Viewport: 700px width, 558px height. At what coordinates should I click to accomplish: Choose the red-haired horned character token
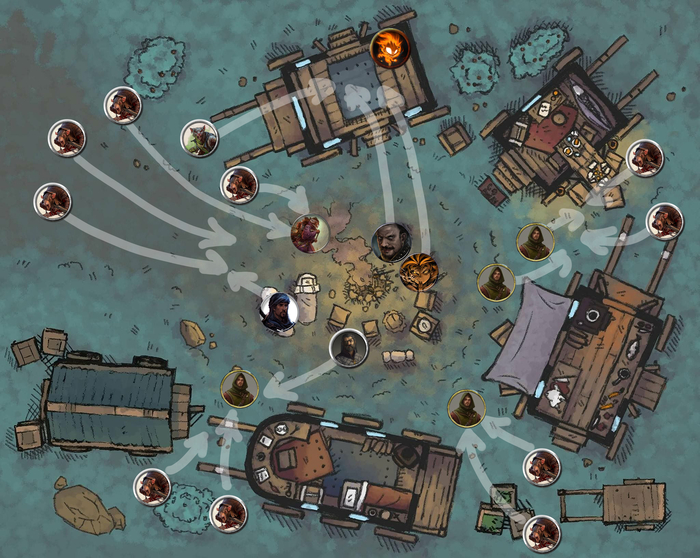click(x=309, y=233)
